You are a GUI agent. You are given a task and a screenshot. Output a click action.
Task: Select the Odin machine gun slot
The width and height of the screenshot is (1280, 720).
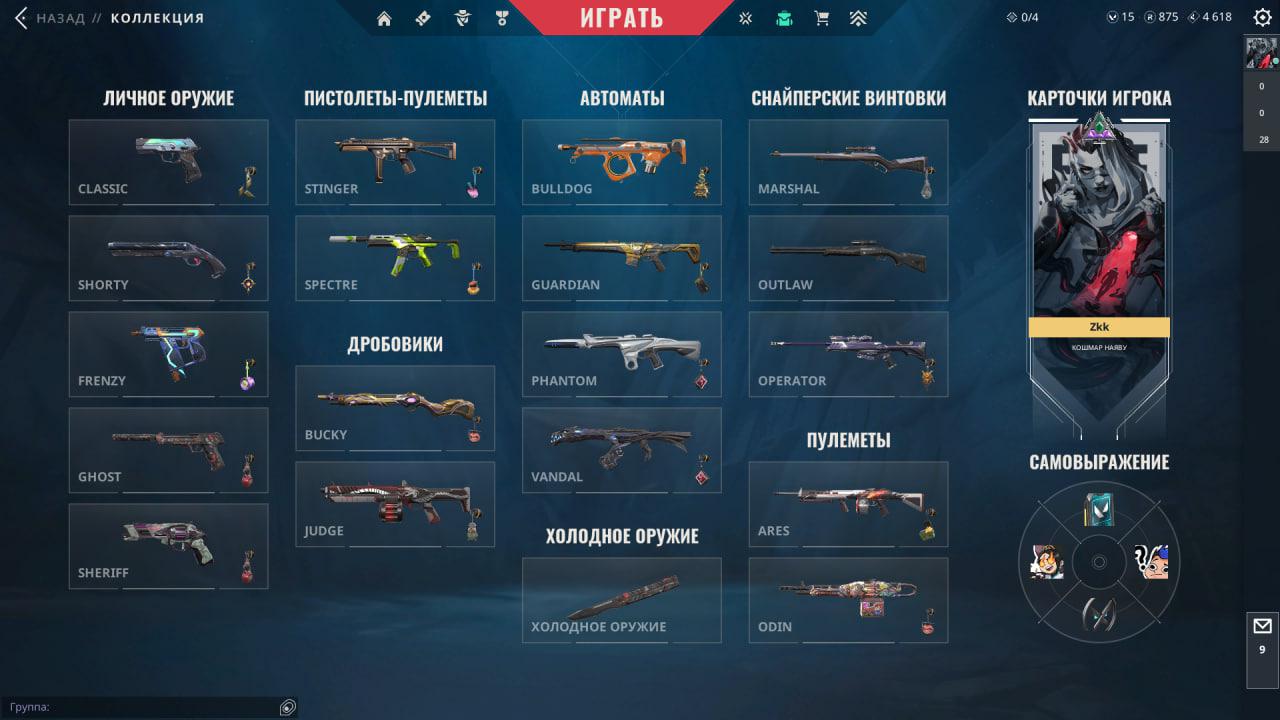click(848, 600)
